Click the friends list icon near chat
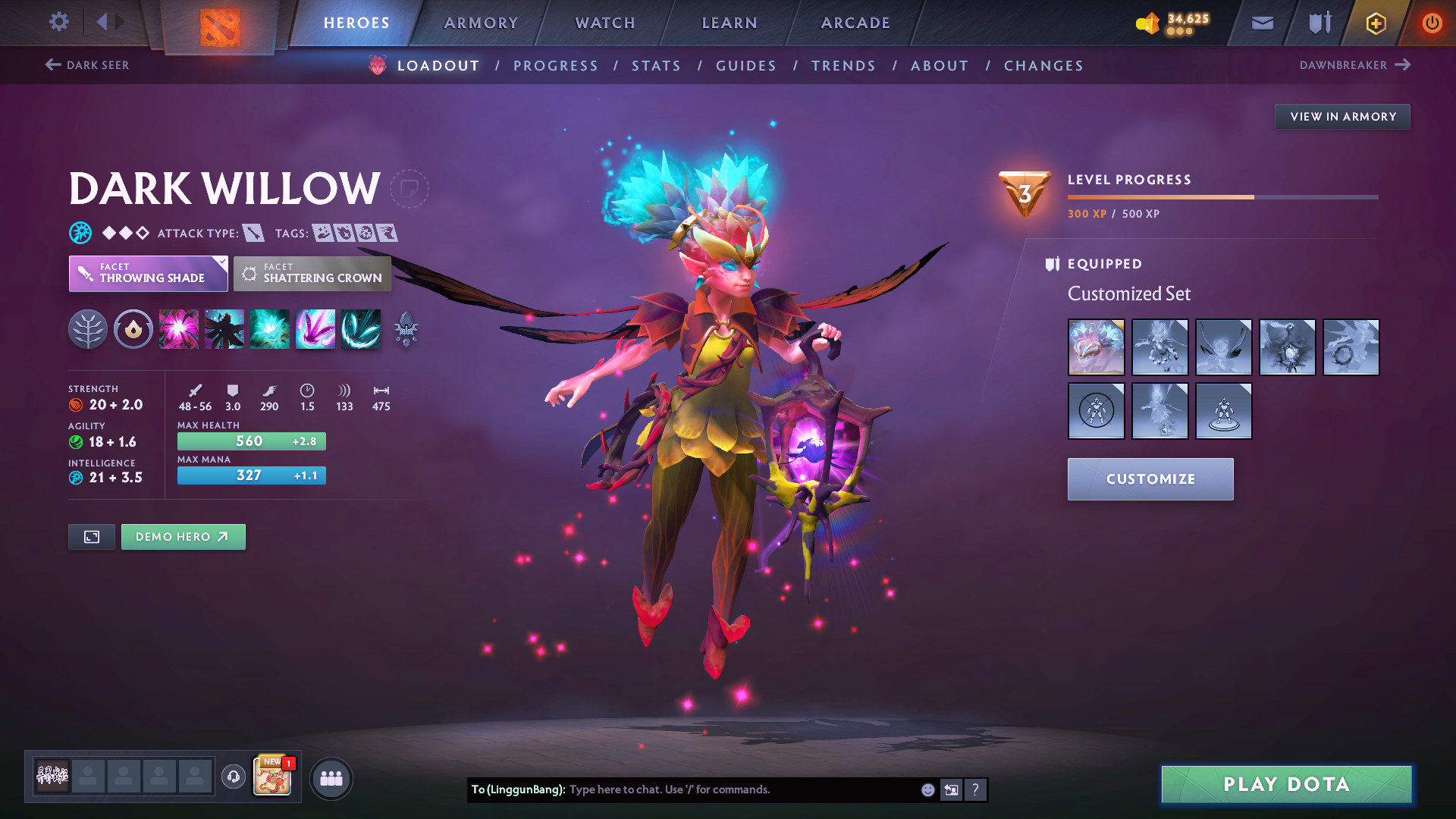Image resolution: width=1456 pixels, height=819 pixels. 331,778
